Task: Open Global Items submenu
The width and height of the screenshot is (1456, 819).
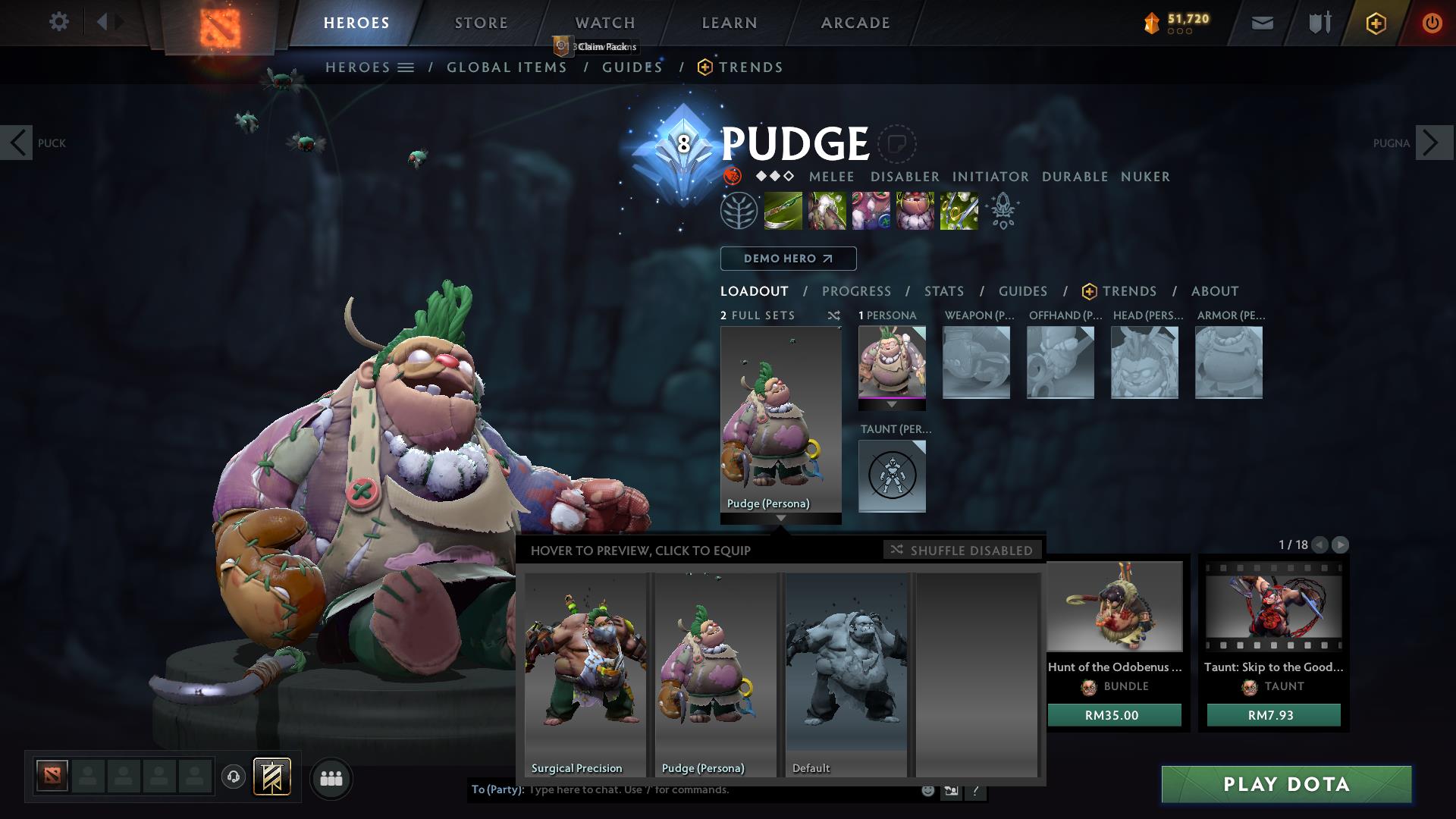Action: pyautogui.click(x=507, y=67)
